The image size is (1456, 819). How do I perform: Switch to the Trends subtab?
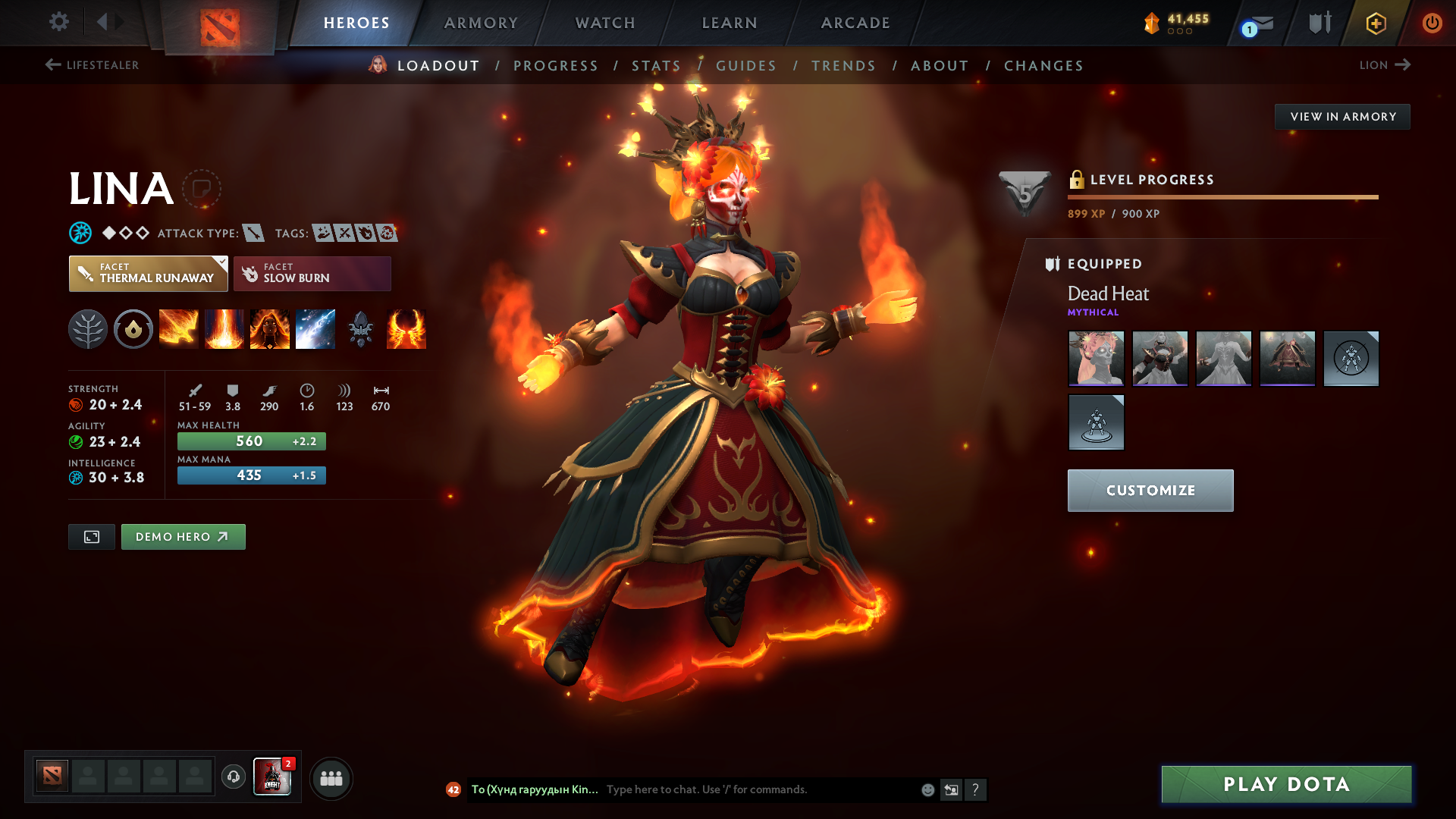click(843, 66)
